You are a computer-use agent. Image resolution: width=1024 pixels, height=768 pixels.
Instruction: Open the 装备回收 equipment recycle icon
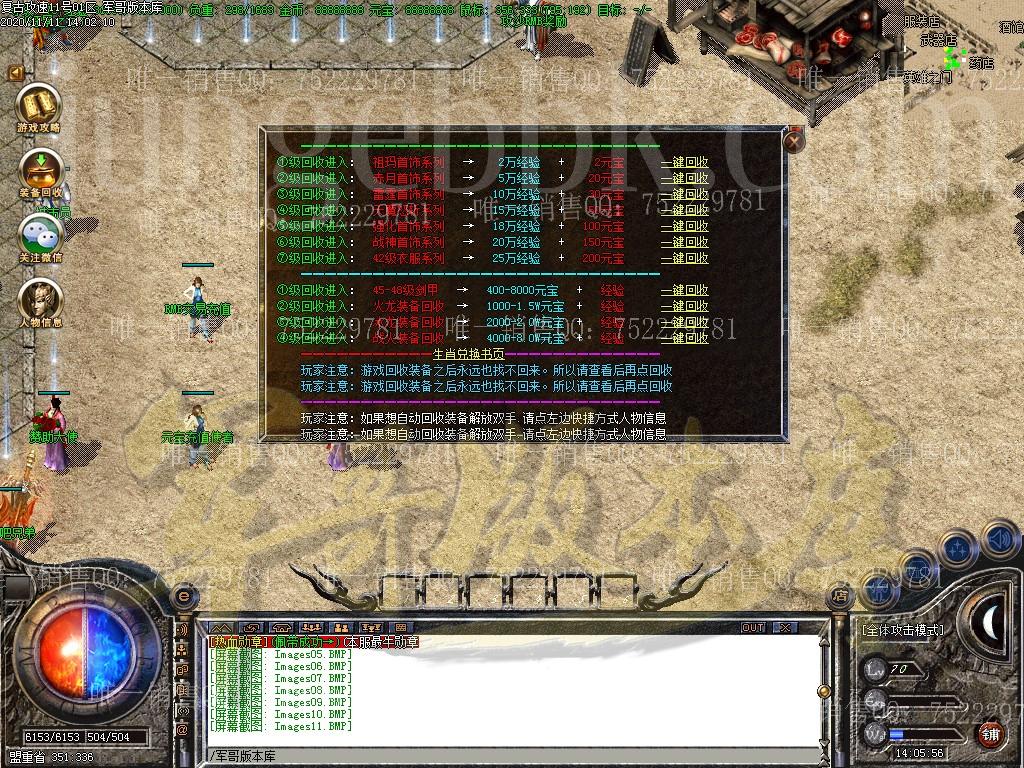point(40,171)
